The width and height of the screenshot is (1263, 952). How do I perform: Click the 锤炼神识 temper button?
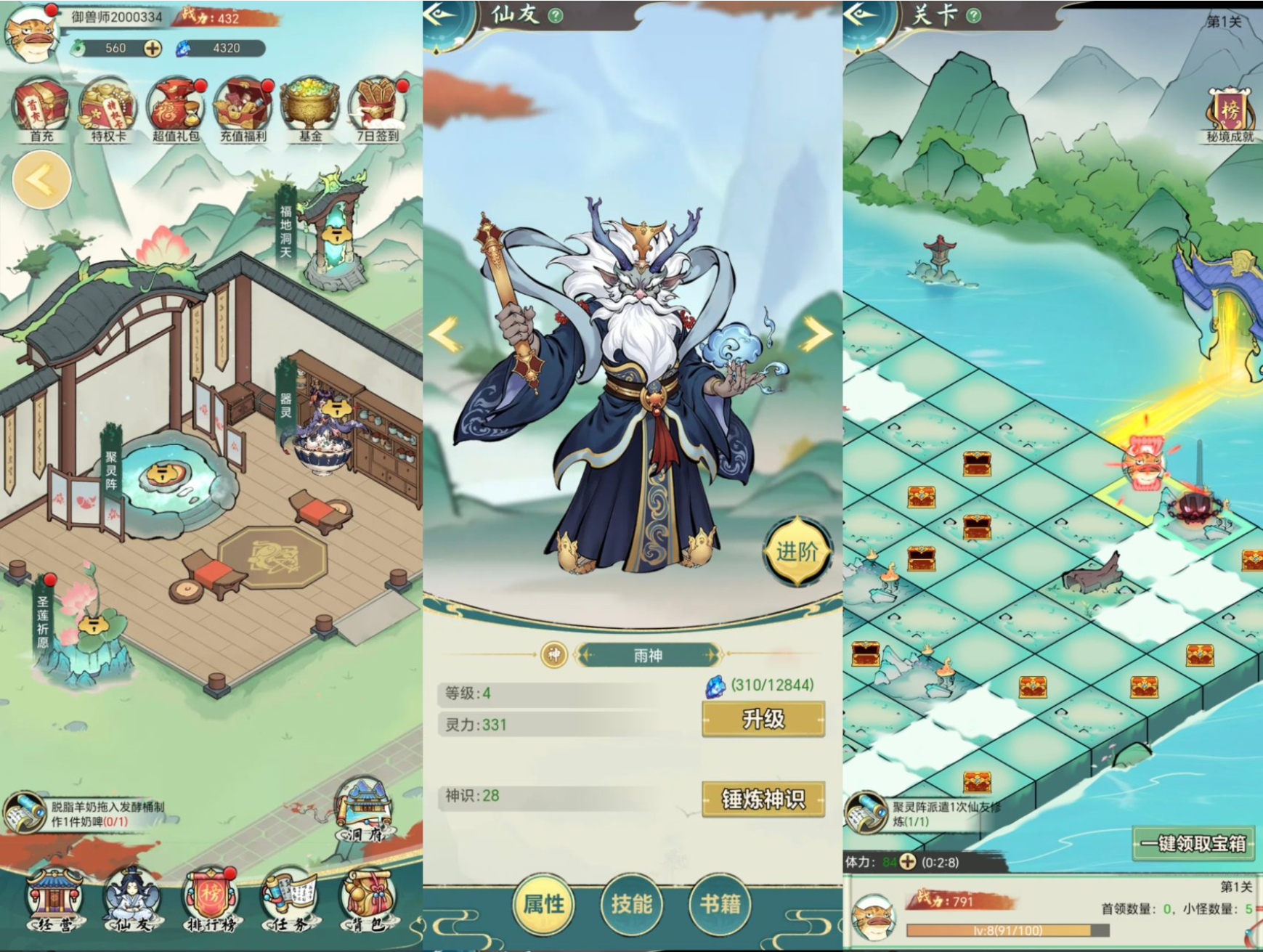click(x=763, y=799)
